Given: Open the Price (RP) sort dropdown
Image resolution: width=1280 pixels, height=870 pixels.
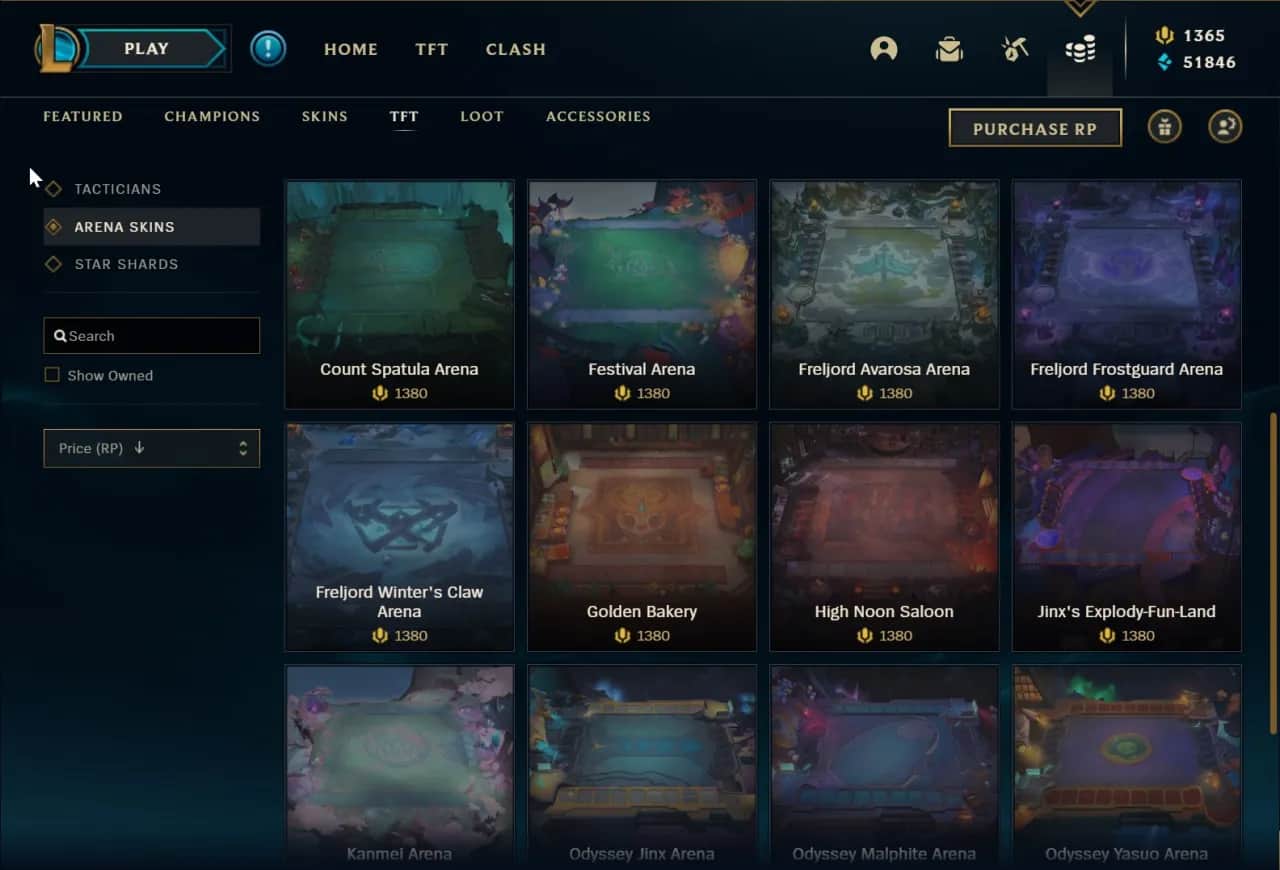Looking at the screenshot, I should [x=152, y=448].
